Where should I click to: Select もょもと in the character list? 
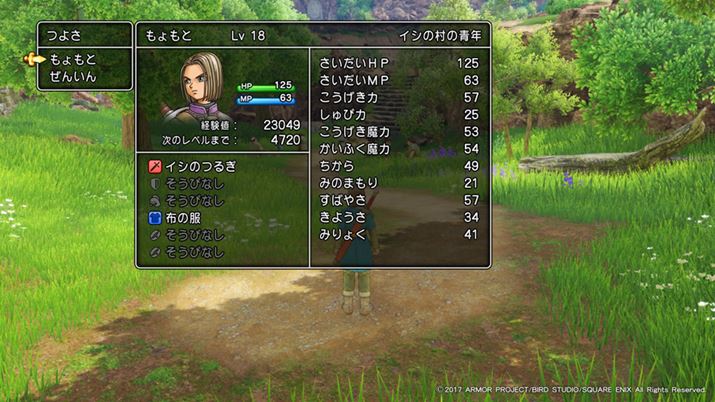tap(75, 59)
